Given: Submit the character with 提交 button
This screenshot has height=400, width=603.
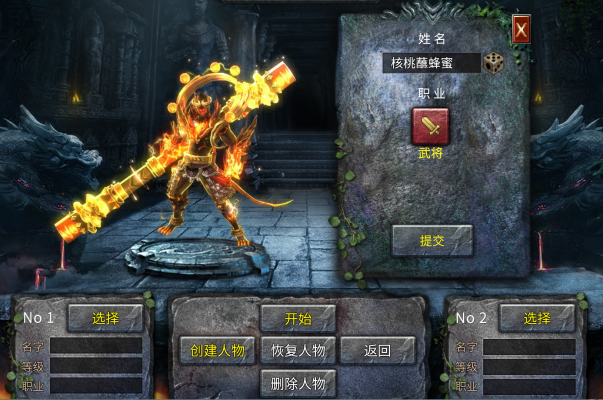Looking at the screenshot, I should point(431,240).
